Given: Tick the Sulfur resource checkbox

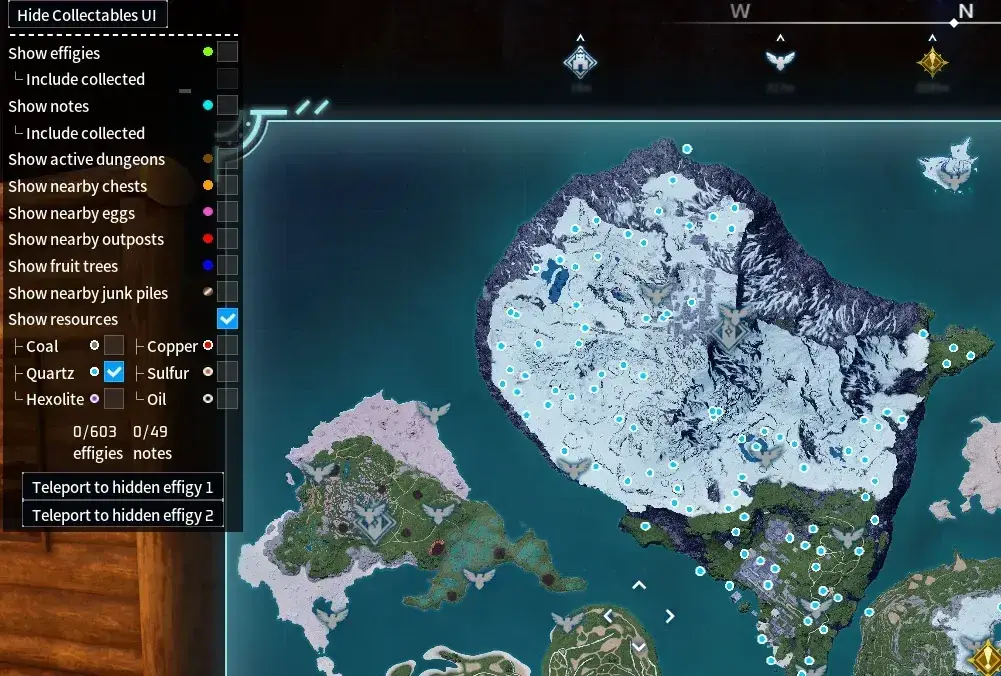Looking at the screenshot, I should click(228, 372).
